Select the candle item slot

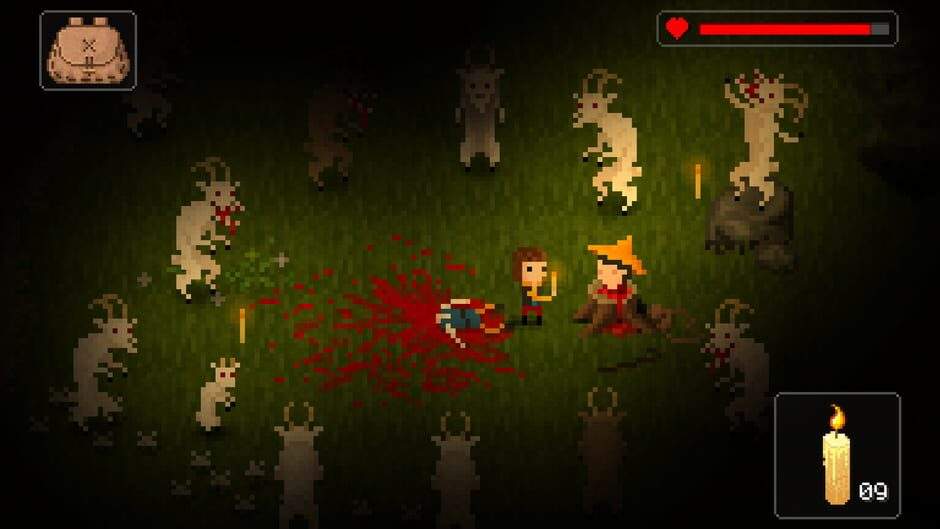point(837,454)
